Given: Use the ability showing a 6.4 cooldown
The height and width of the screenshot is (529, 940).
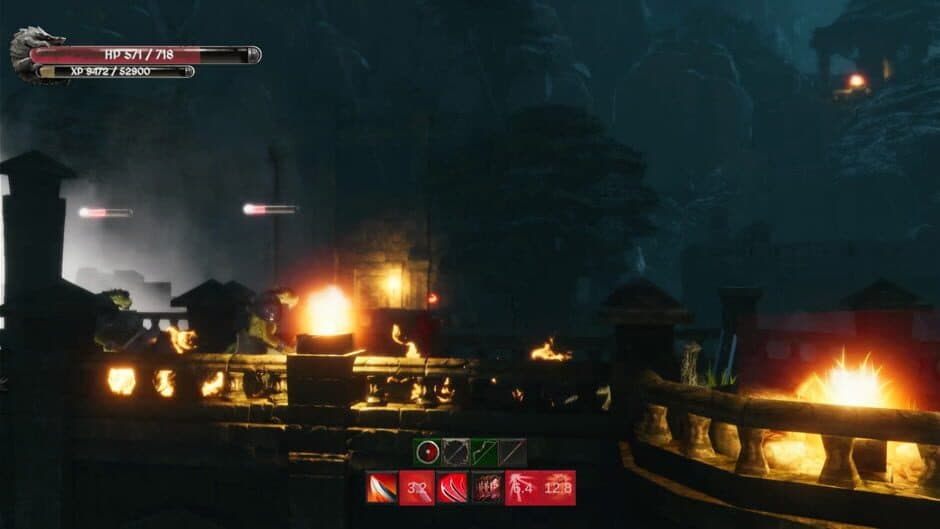Looking at the screenshot, I should point(522,488).
